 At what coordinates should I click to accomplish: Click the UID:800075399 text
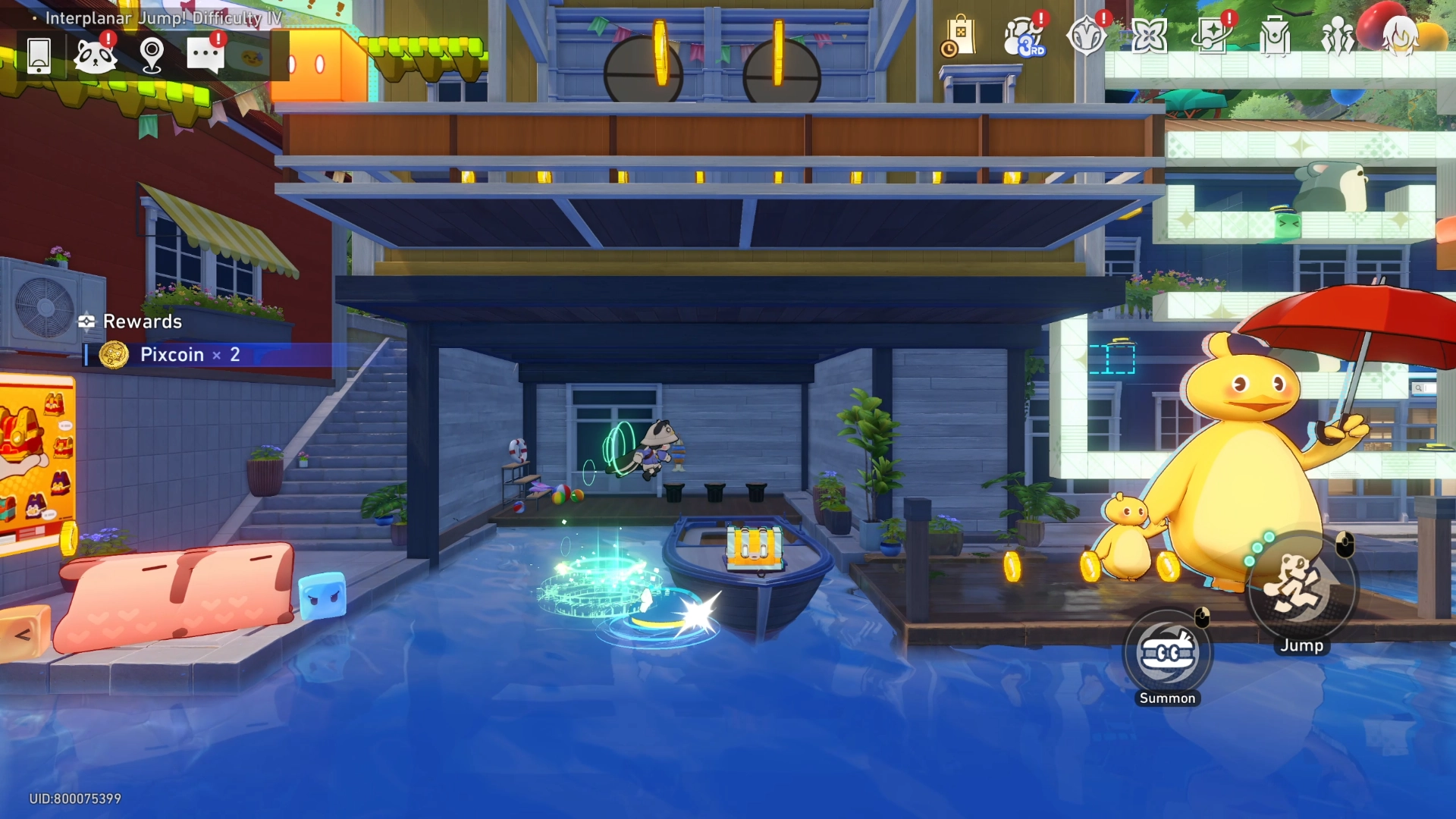point(76,799)
